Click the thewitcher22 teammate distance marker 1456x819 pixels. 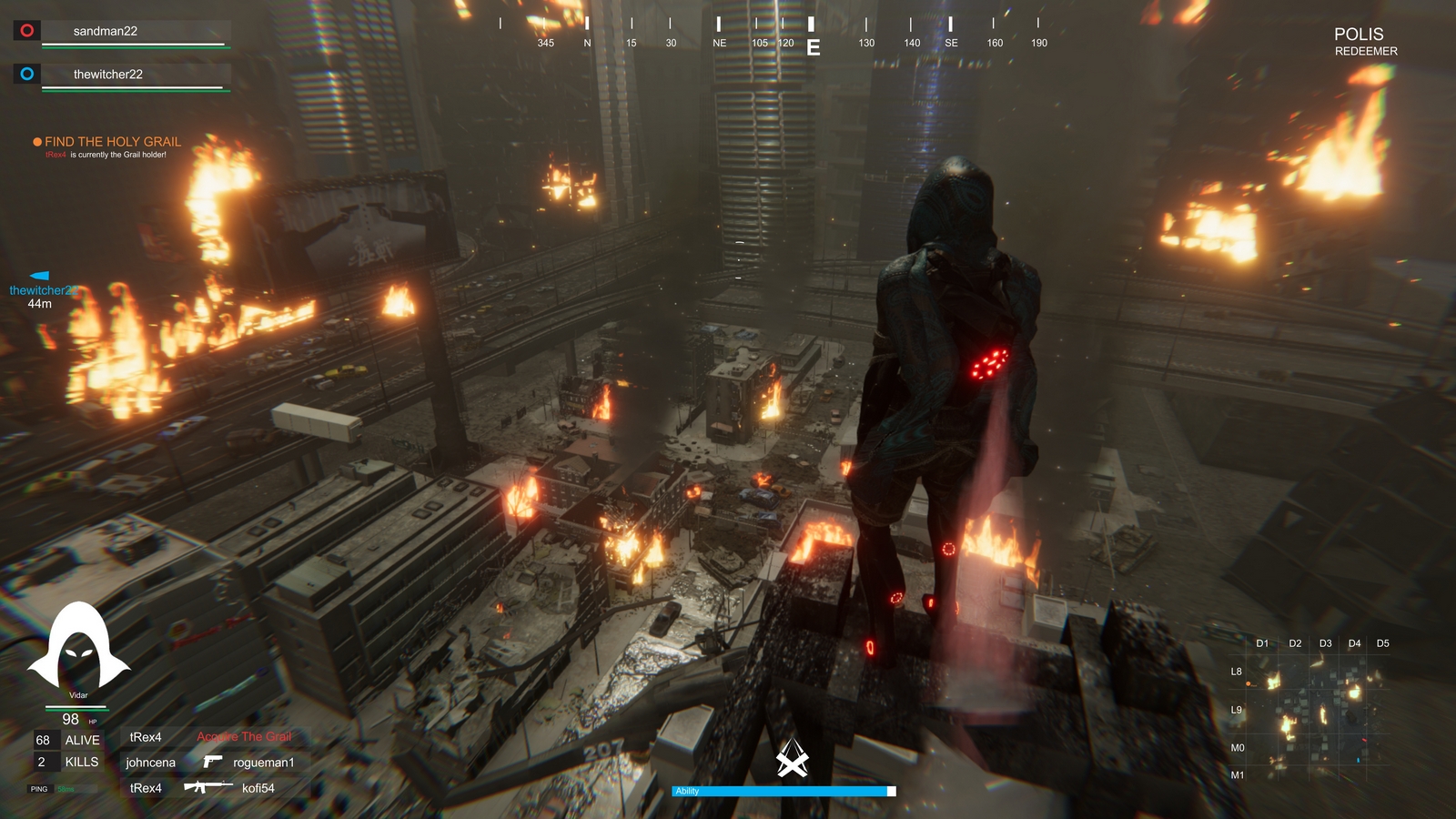(40, 289)
